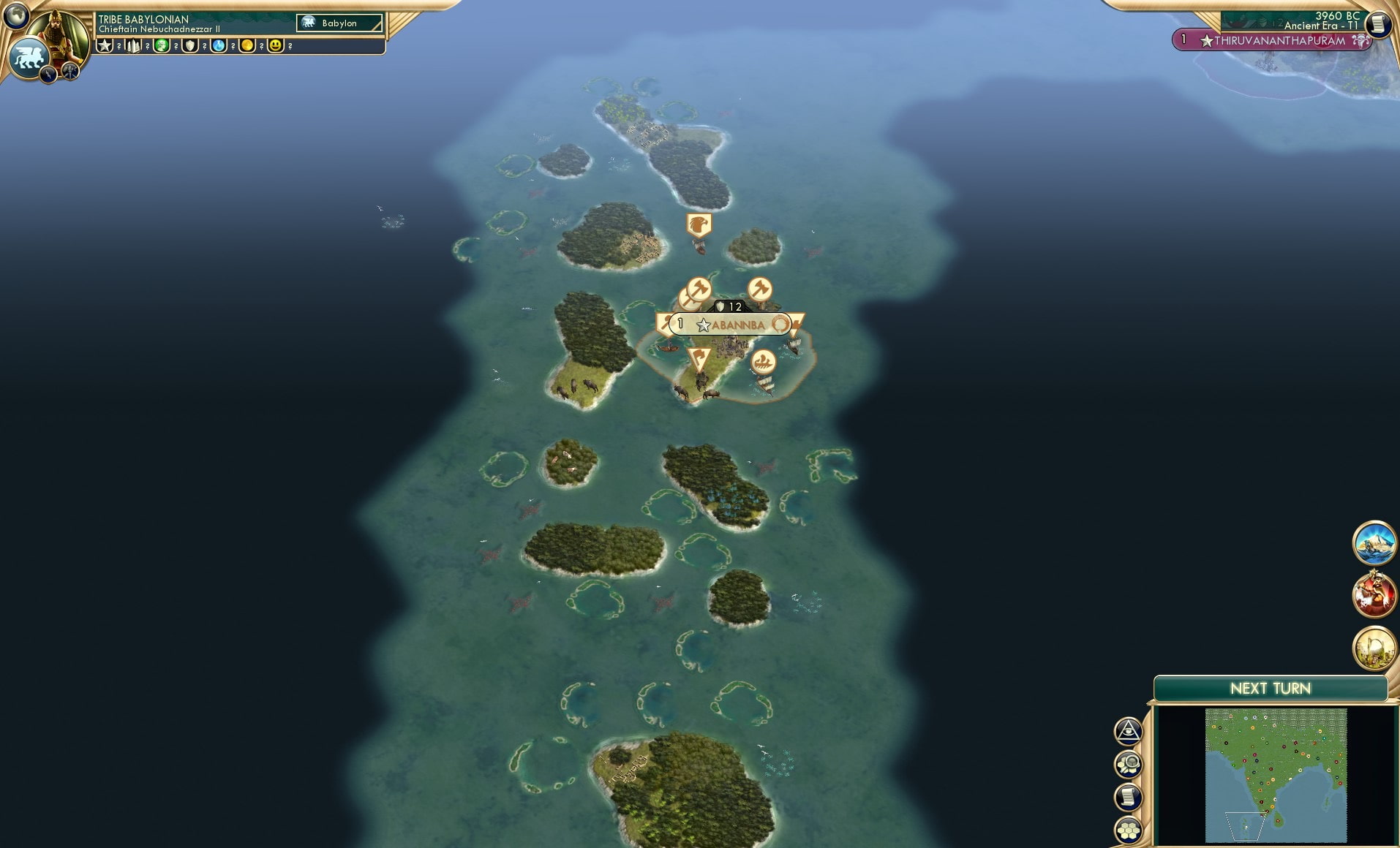This screenshot has width=1400, height=848.
Task: Open the ancient wonder notification icon
Action: pos(1374,642)
